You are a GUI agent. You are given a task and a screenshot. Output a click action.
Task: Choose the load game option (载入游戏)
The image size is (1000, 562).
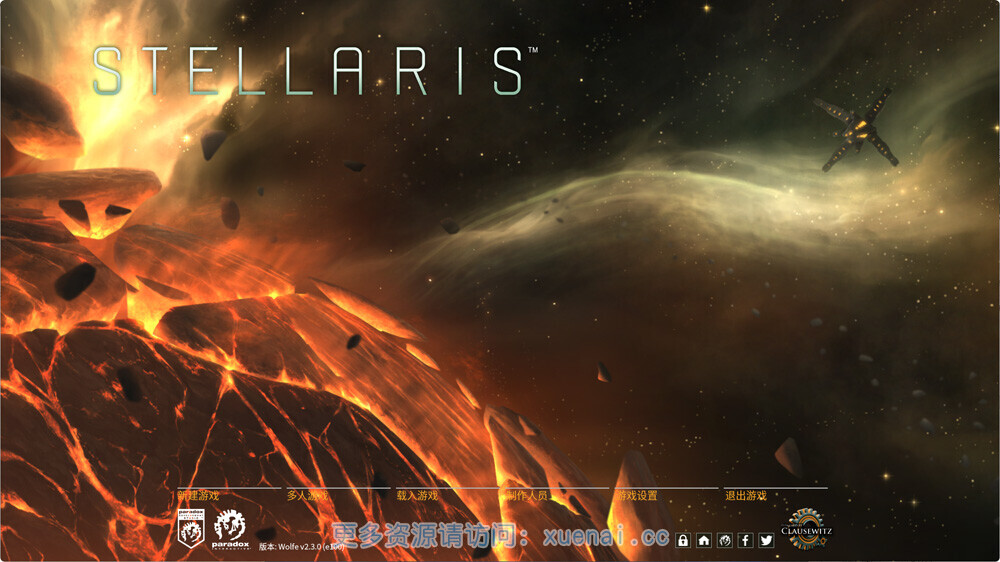417,495
